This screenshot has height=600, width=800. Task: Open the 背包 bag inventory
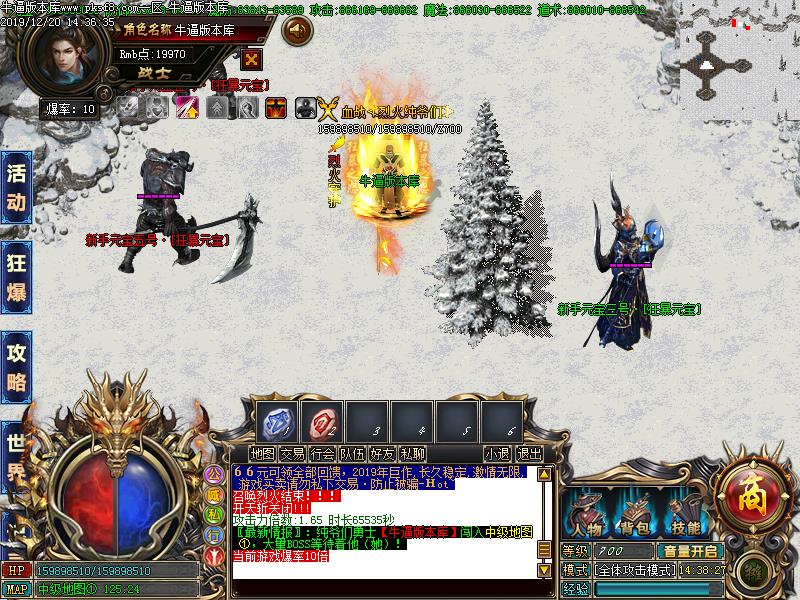click(x=635, y=513)
